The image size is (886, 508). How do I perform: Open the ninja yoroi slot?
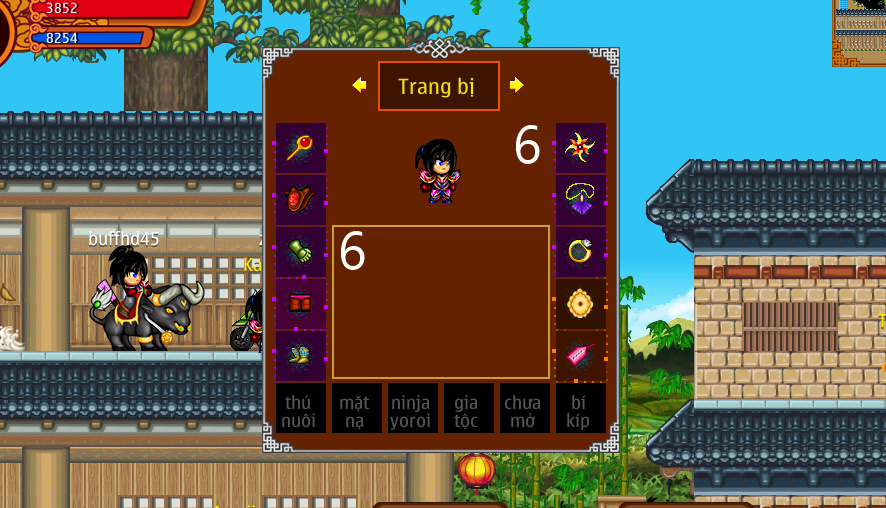pyautogui.click(x=412, y=409)
